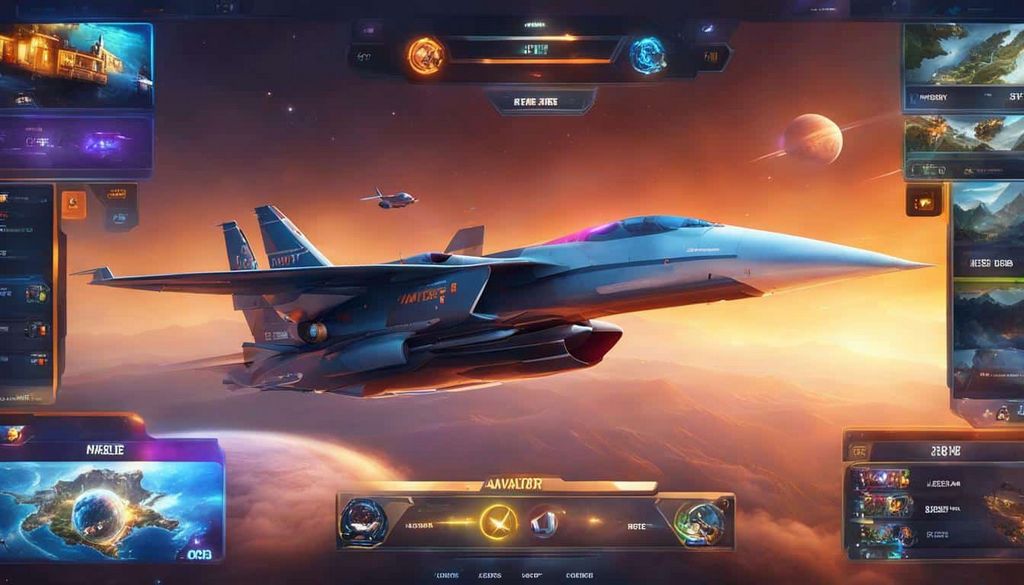Click the small hexagonal button right of top bar
The width and height of the screenshot is (1024, 585).
(x=711, y=57)
